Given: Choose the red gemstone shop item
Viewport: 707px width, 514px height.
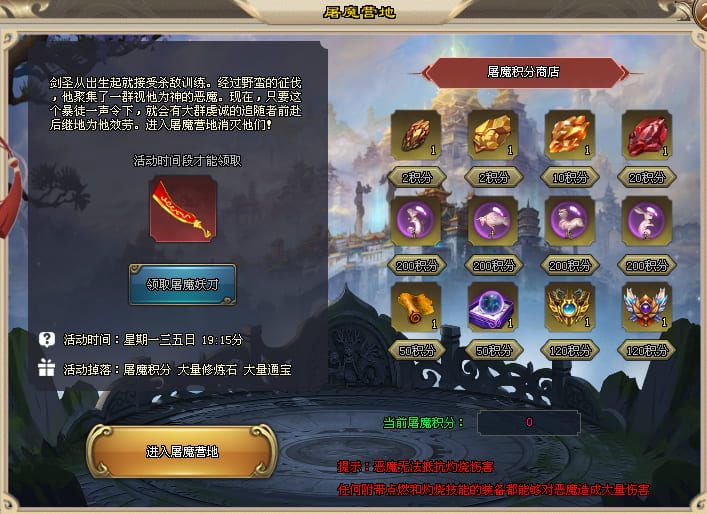Looking at the screenshot, I should pos(647,135).
